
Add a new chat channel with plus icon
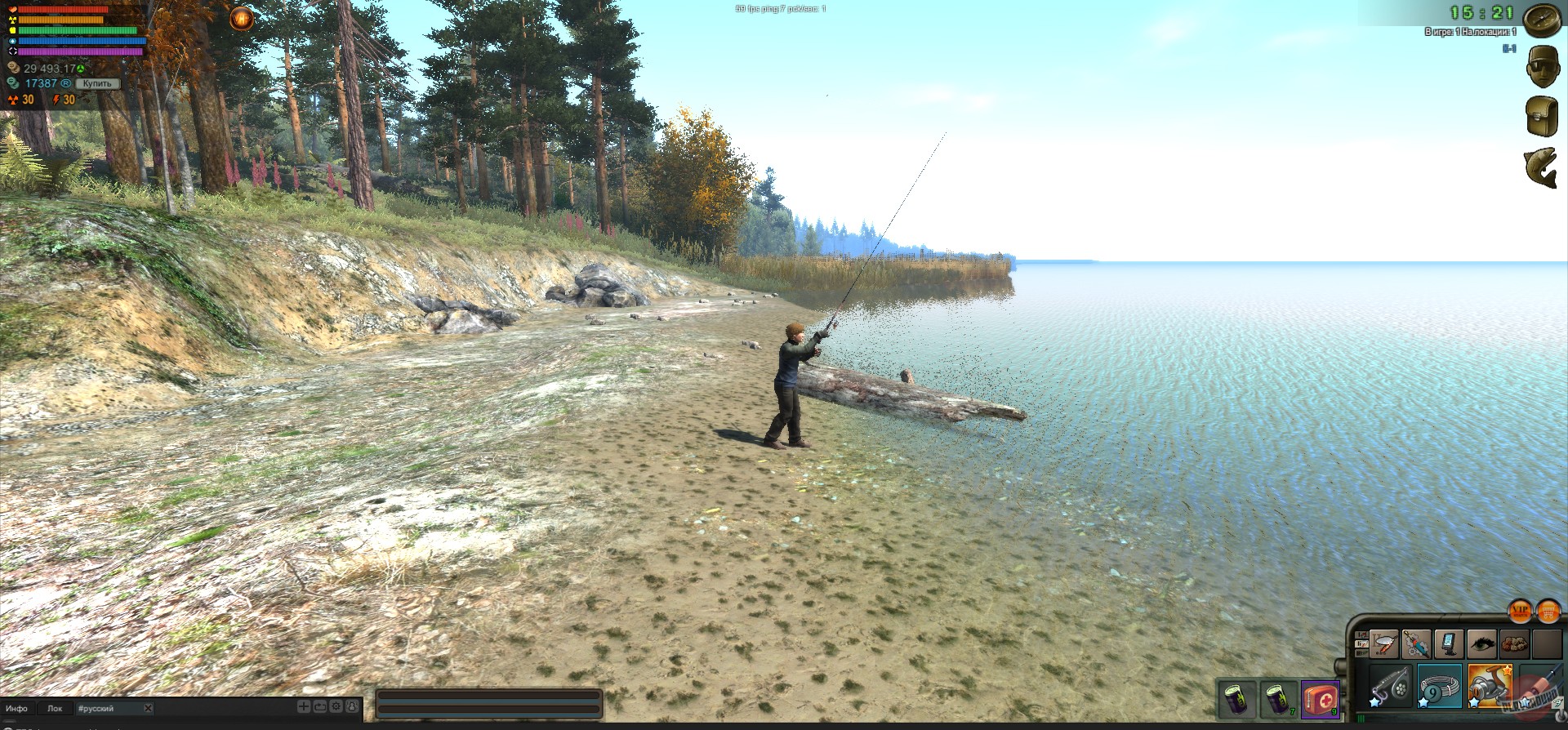click(x=305, y=707)
